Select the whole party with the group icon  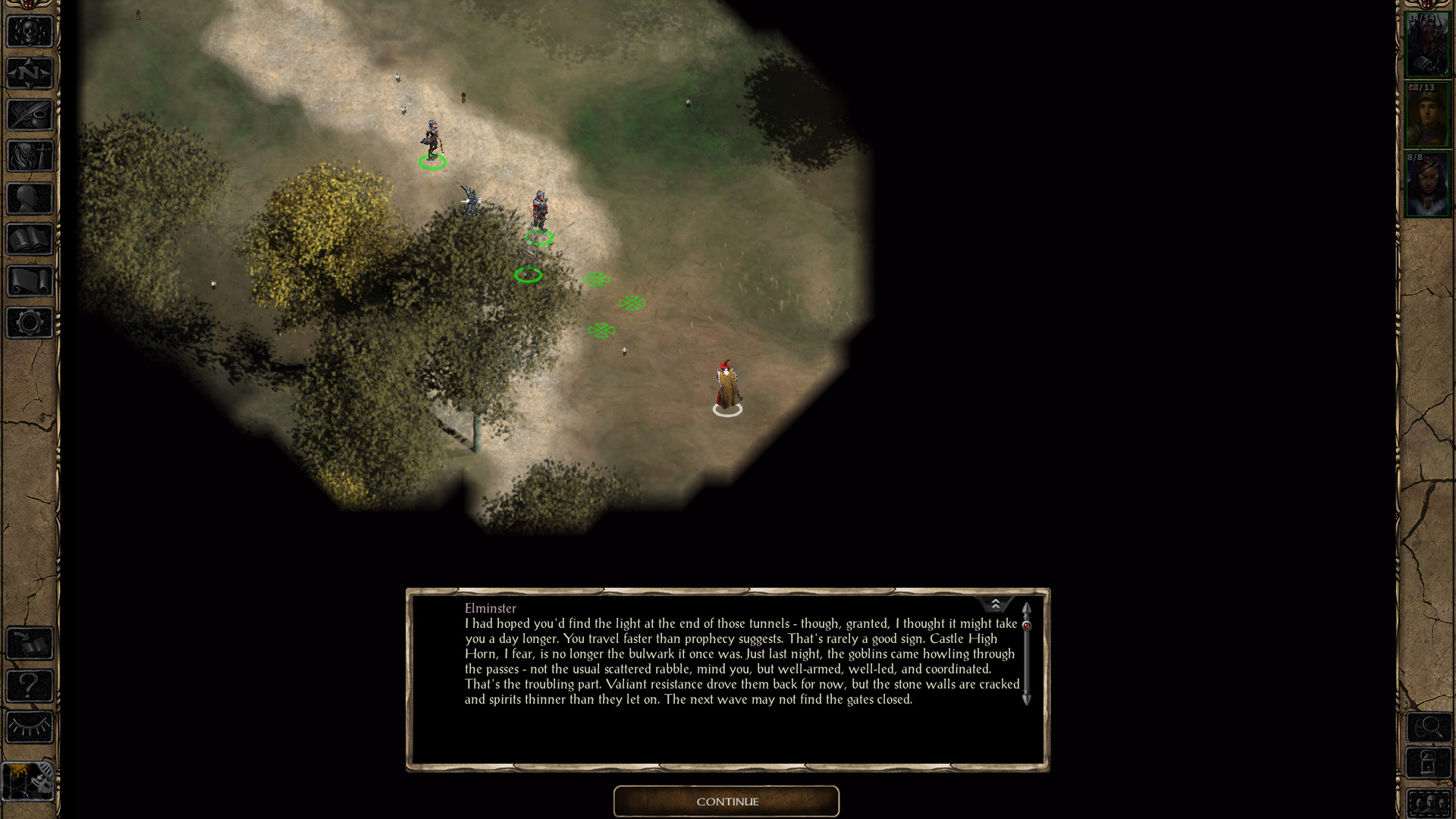pyautogui.click(x=1429, y=802)
